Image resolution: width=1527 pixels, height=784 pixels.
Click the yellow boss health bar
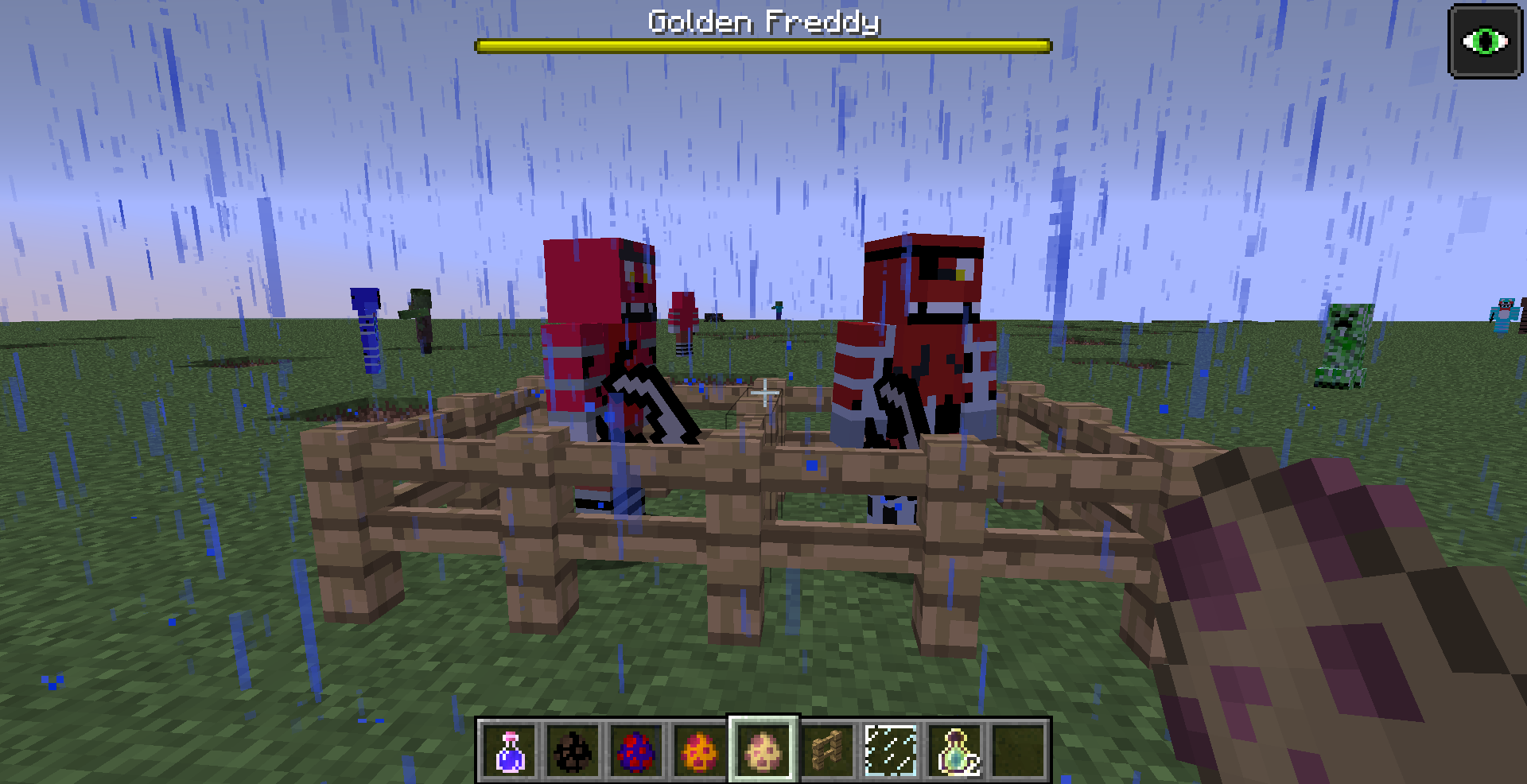point(762,45)
